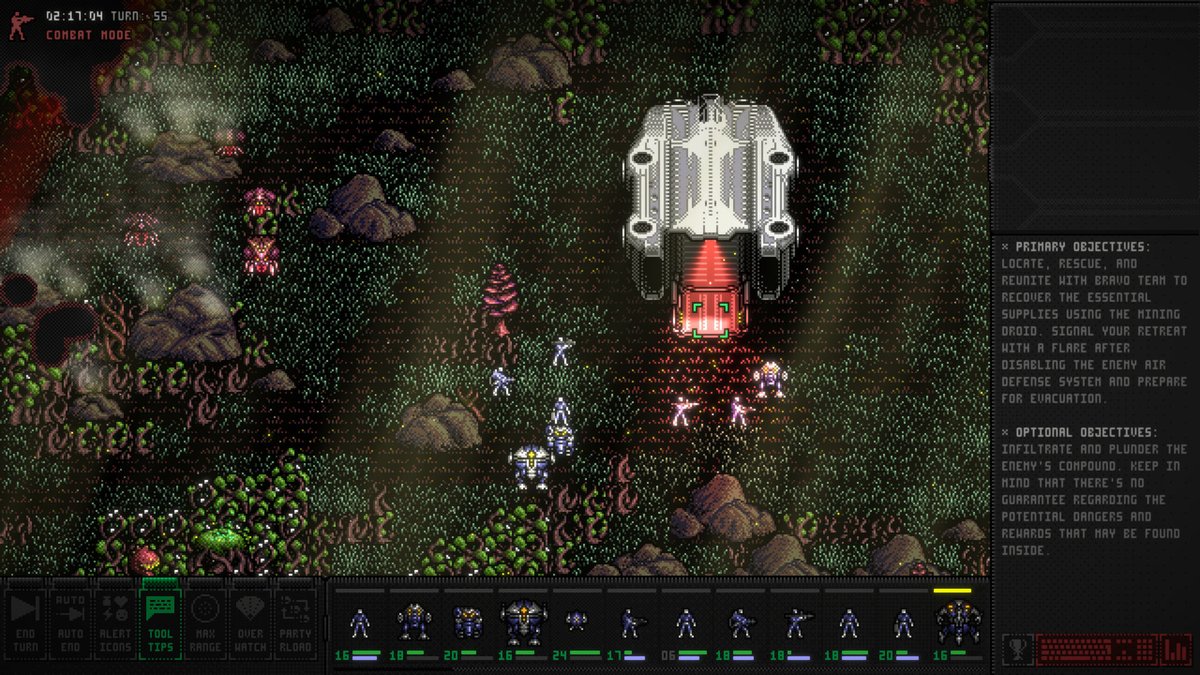Open the red bar-chart statistics icon
Screen dimensions: 1200x675
pyautogui.click(x=1174, y=649)
